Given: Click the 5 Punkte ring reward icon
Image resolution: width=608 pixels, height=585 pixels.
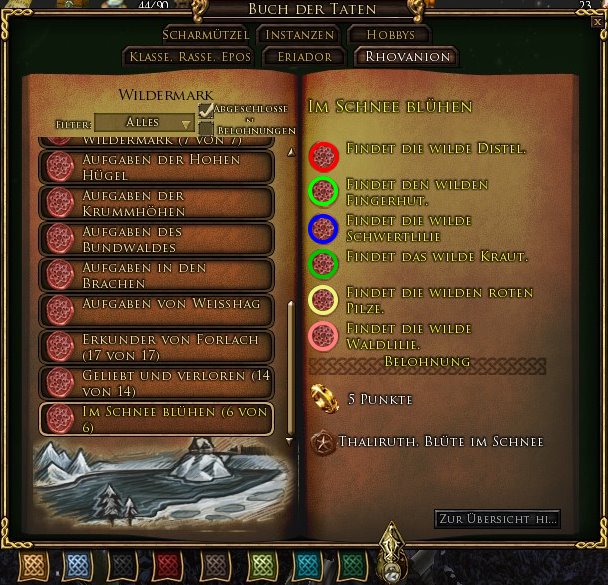Looking at the screenshot, I should pos(323,399).
